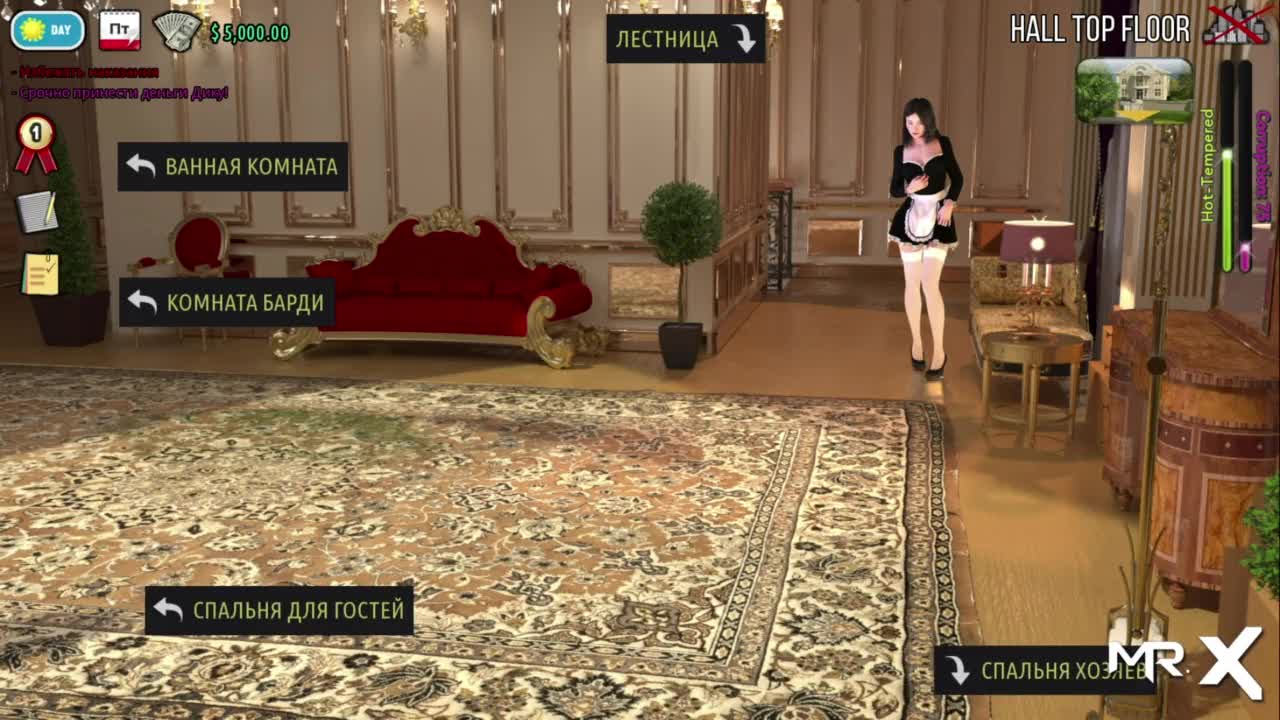
Task: Open the notebook with pencil icon
Action: (37, 211)
